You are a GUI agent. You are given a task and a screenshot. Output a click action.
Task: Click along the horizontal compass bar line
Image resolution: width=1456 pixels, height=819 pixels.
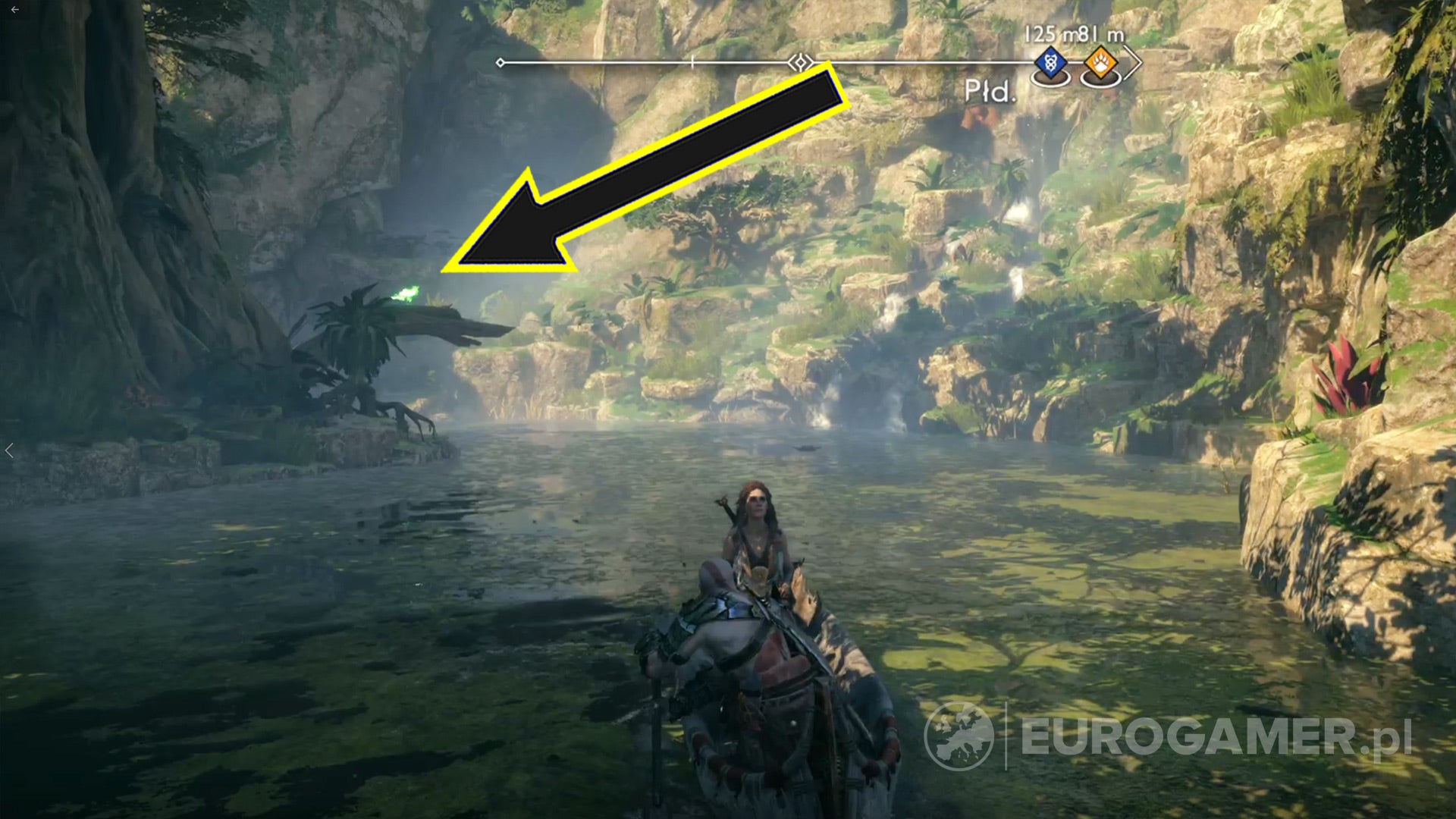[607, 61]
